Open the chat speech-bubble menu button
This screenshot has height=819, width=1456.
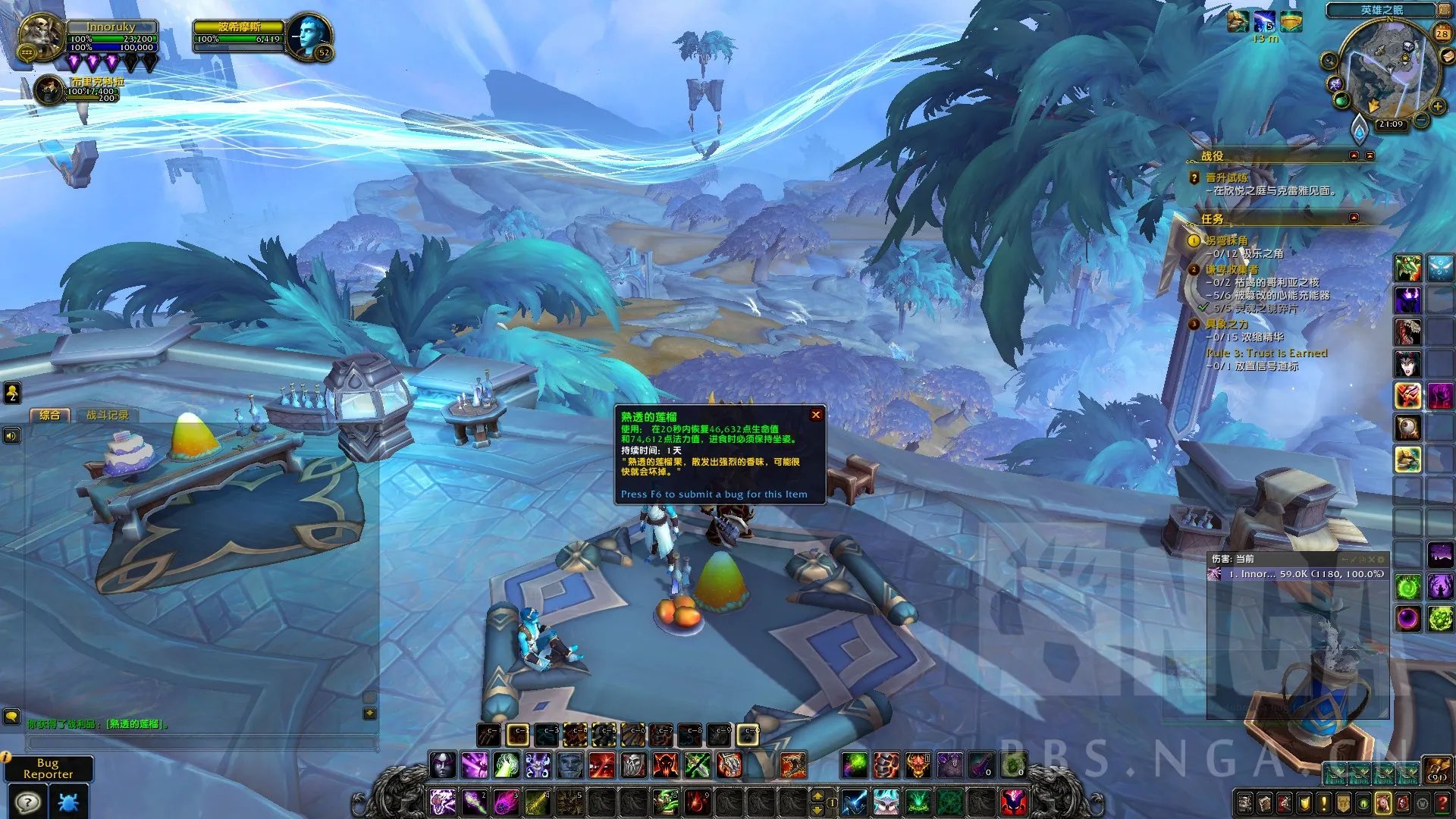[11, 716]
